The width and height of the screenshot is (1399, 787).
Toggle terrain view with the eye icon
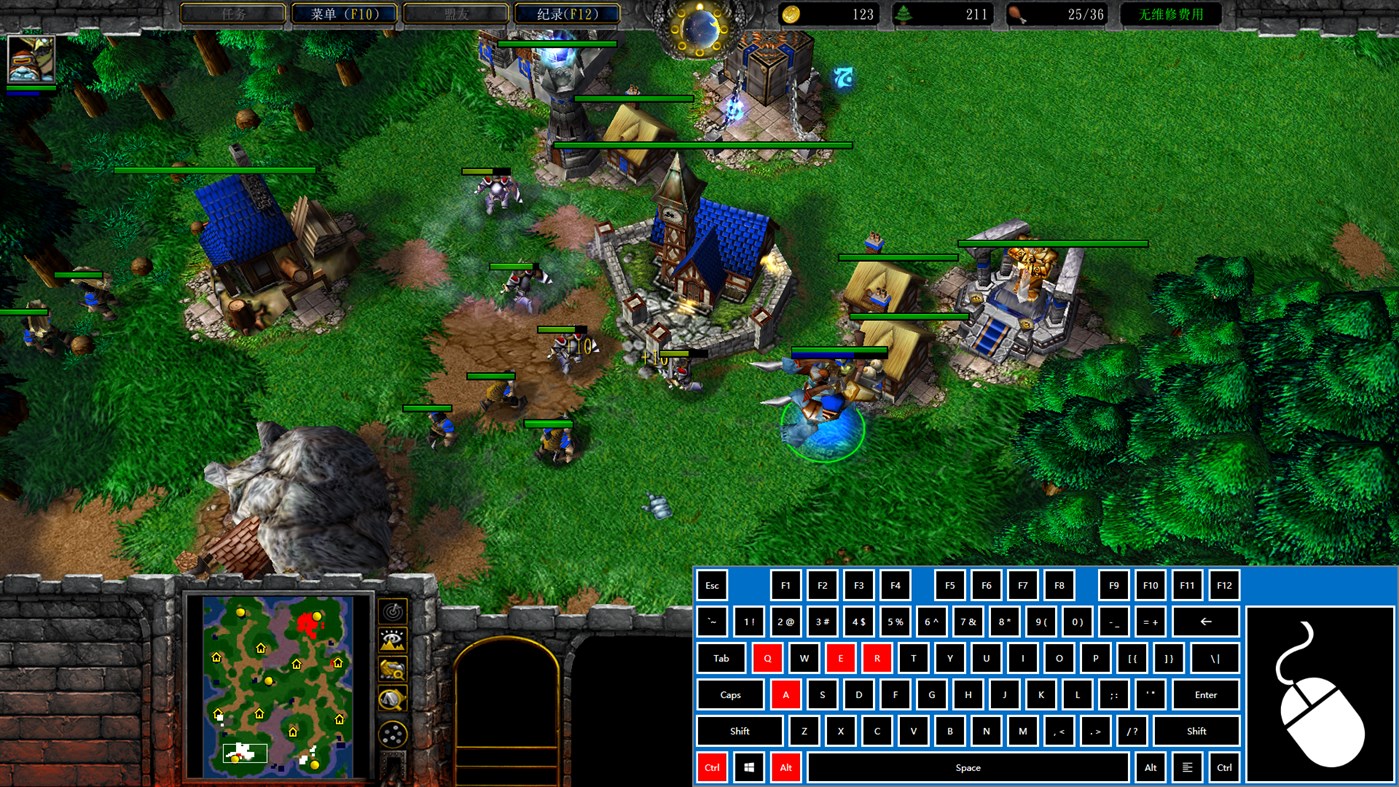tap(391, 637)
